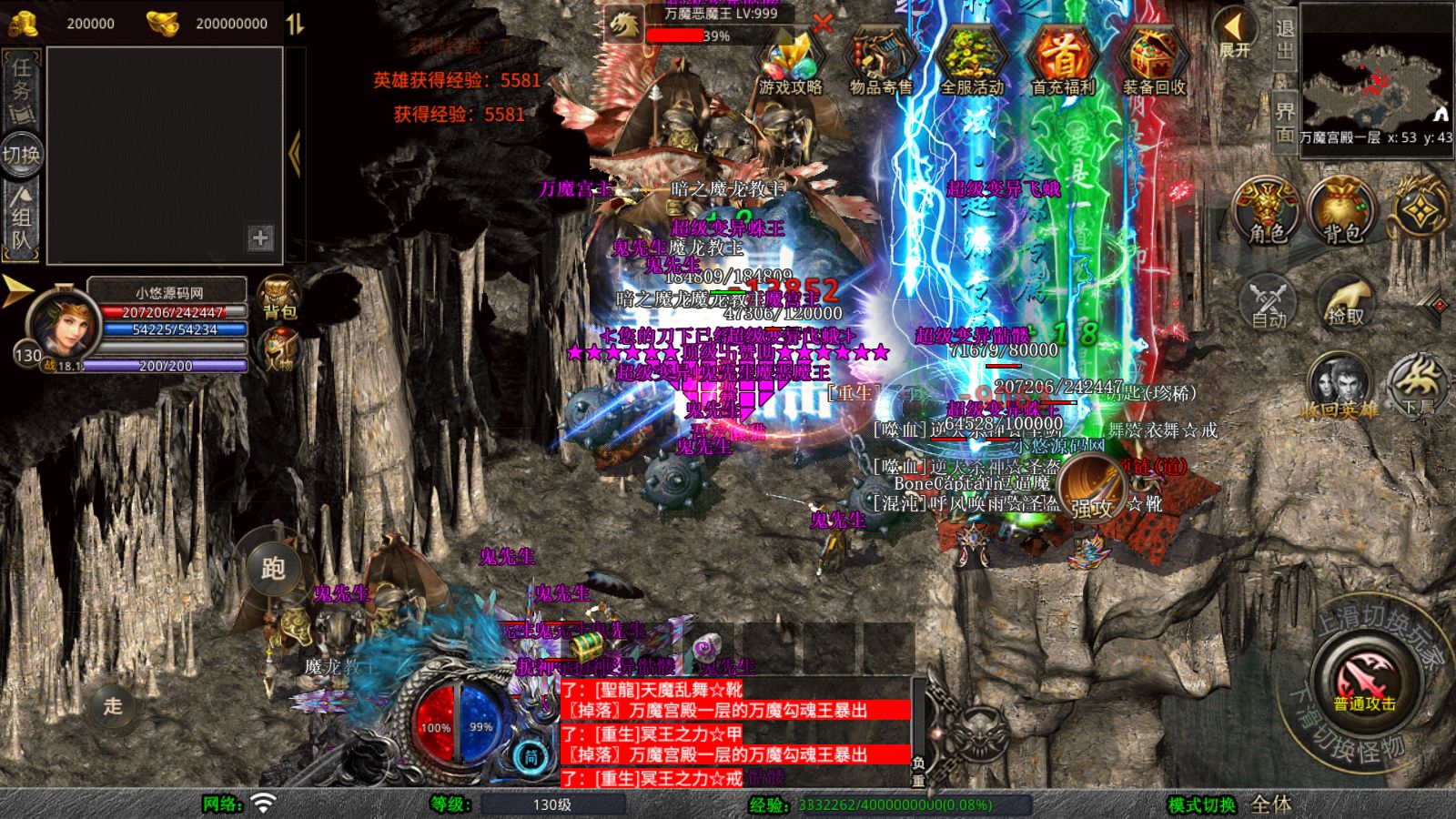The width and height of the screenshot is (1456, 819).
Task: Switch to the 任务 quest tab
Action: 22,86
